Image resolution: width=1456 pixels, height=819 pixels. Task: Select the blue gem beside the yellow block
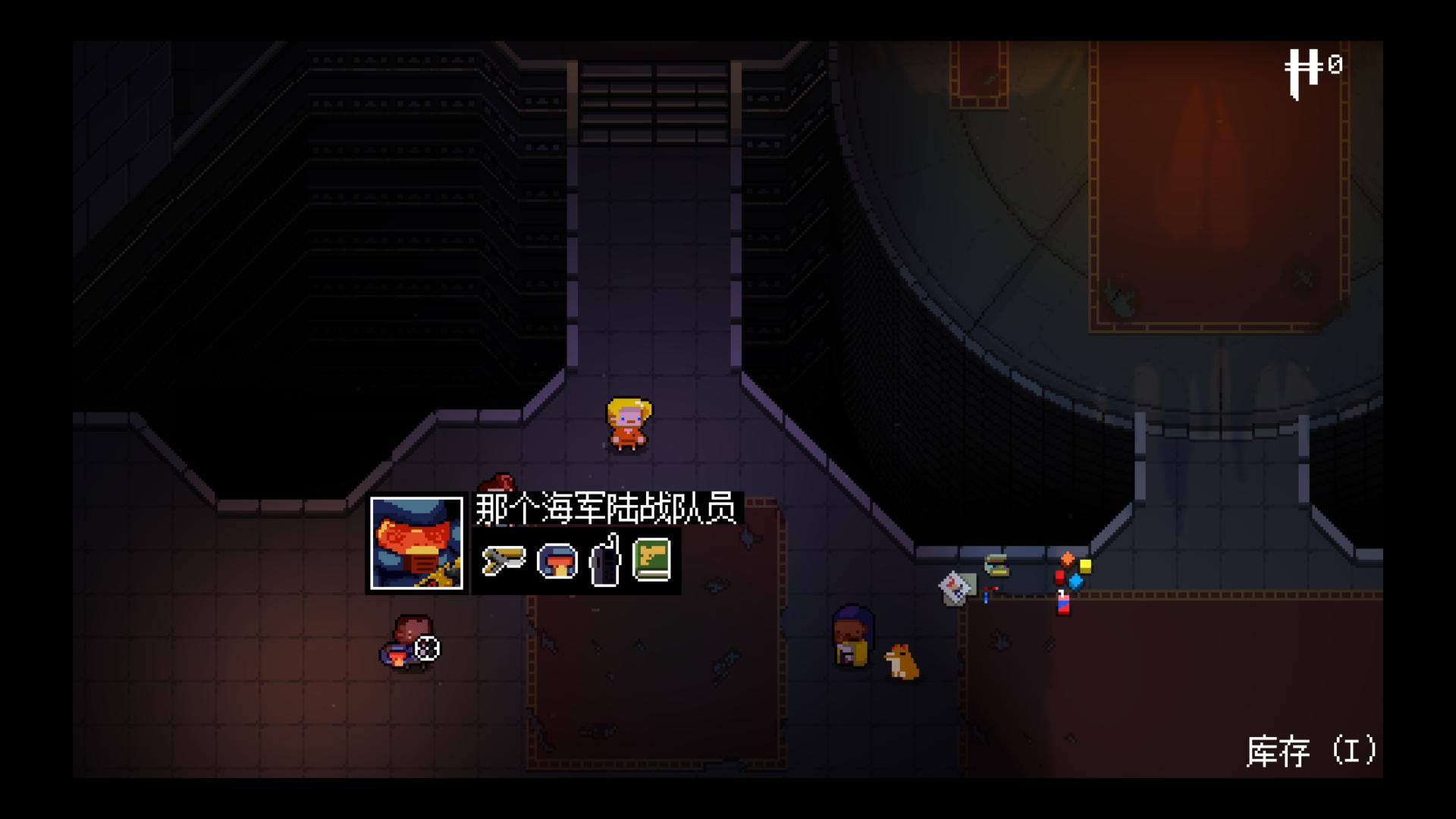pos(1075,583)
